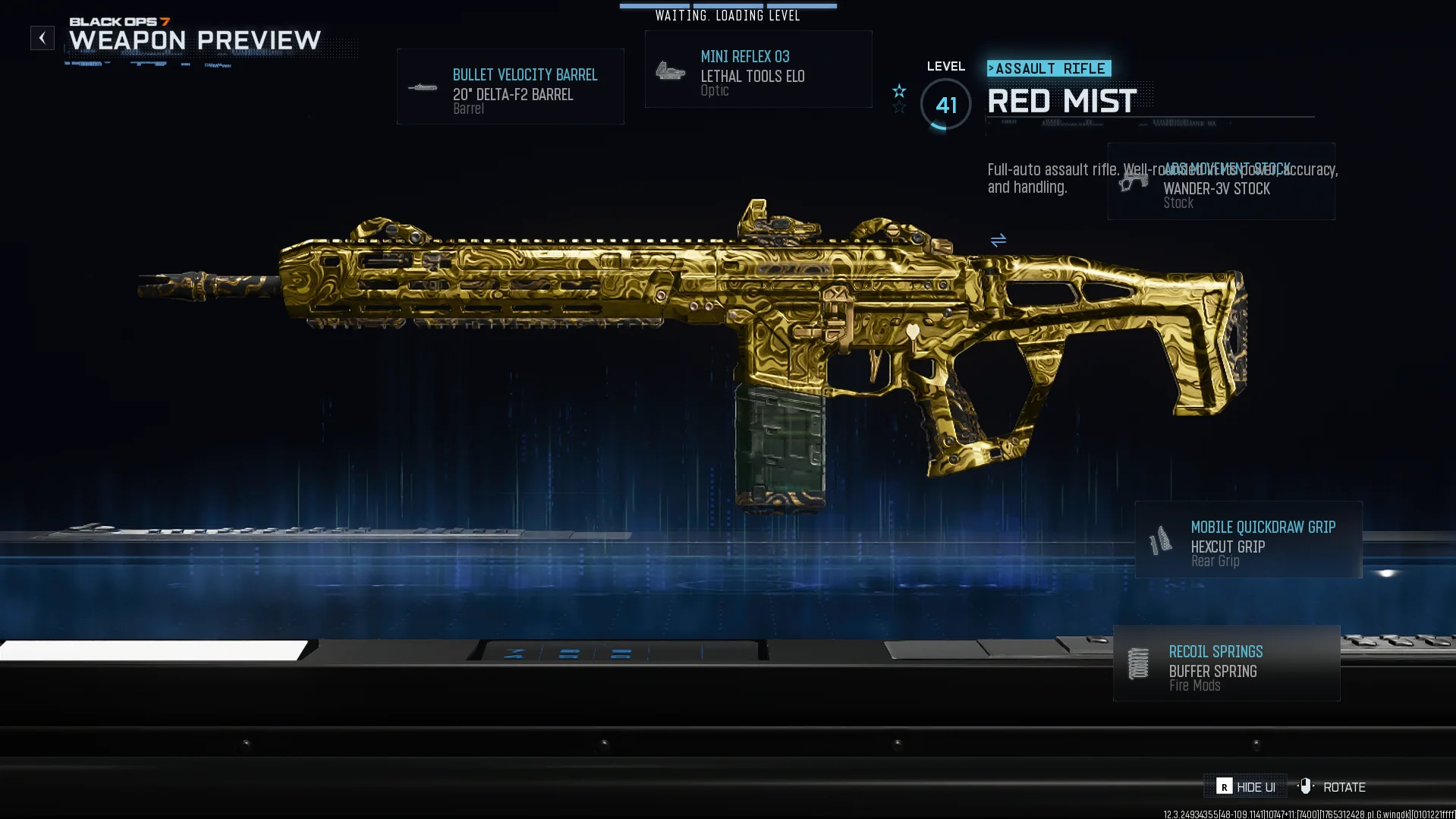The image size is (1456, 819).
Task: Open the Buffer Spring fire mods card
Action: pos(1226,664)
